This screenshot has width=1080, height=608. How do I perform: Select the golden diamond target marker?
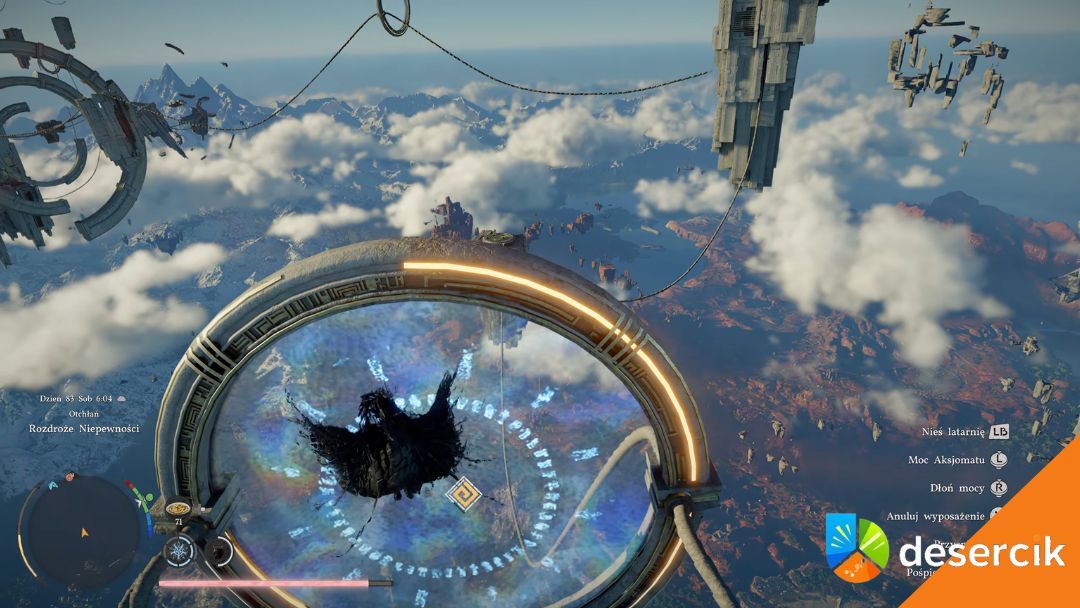(x=463, y=493)
